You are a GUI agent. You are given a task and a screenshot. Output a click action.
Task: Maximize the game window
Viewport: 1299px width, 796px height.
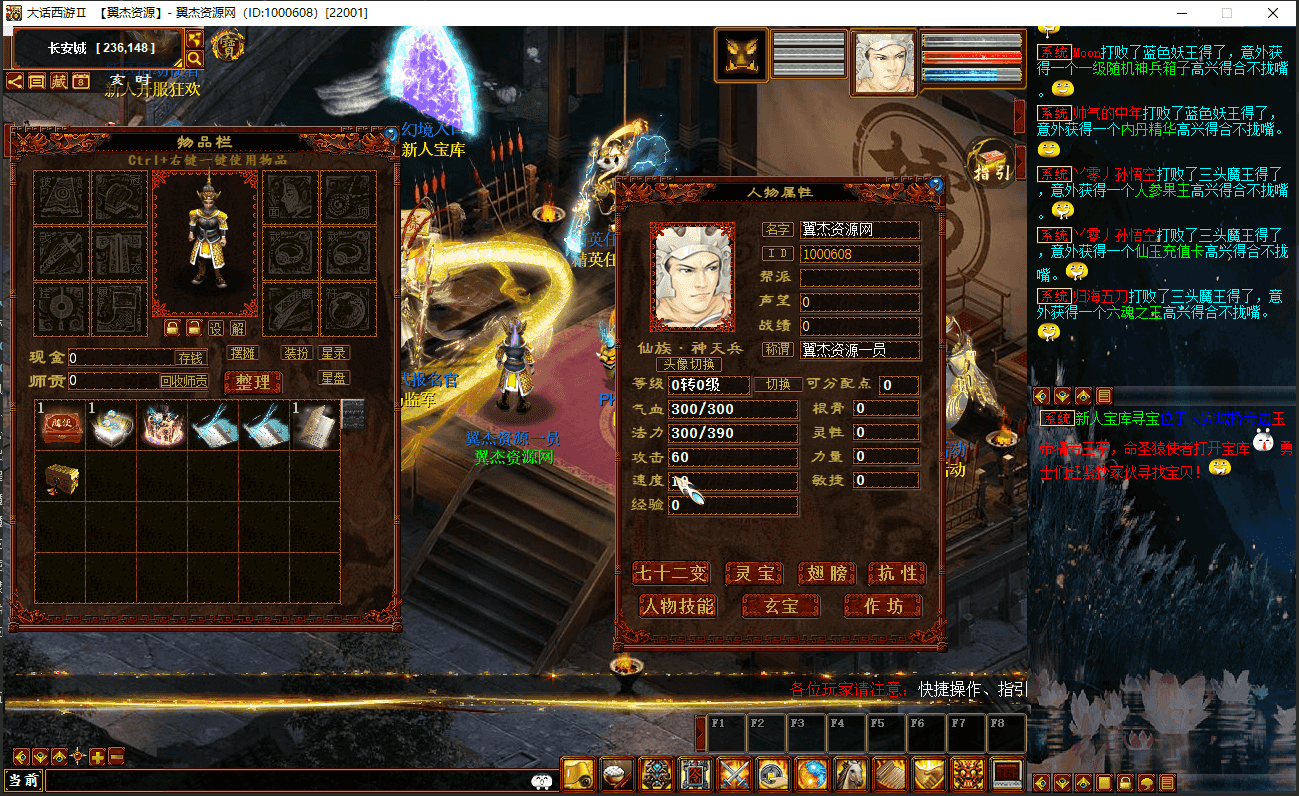click(x=1227, y=13)
